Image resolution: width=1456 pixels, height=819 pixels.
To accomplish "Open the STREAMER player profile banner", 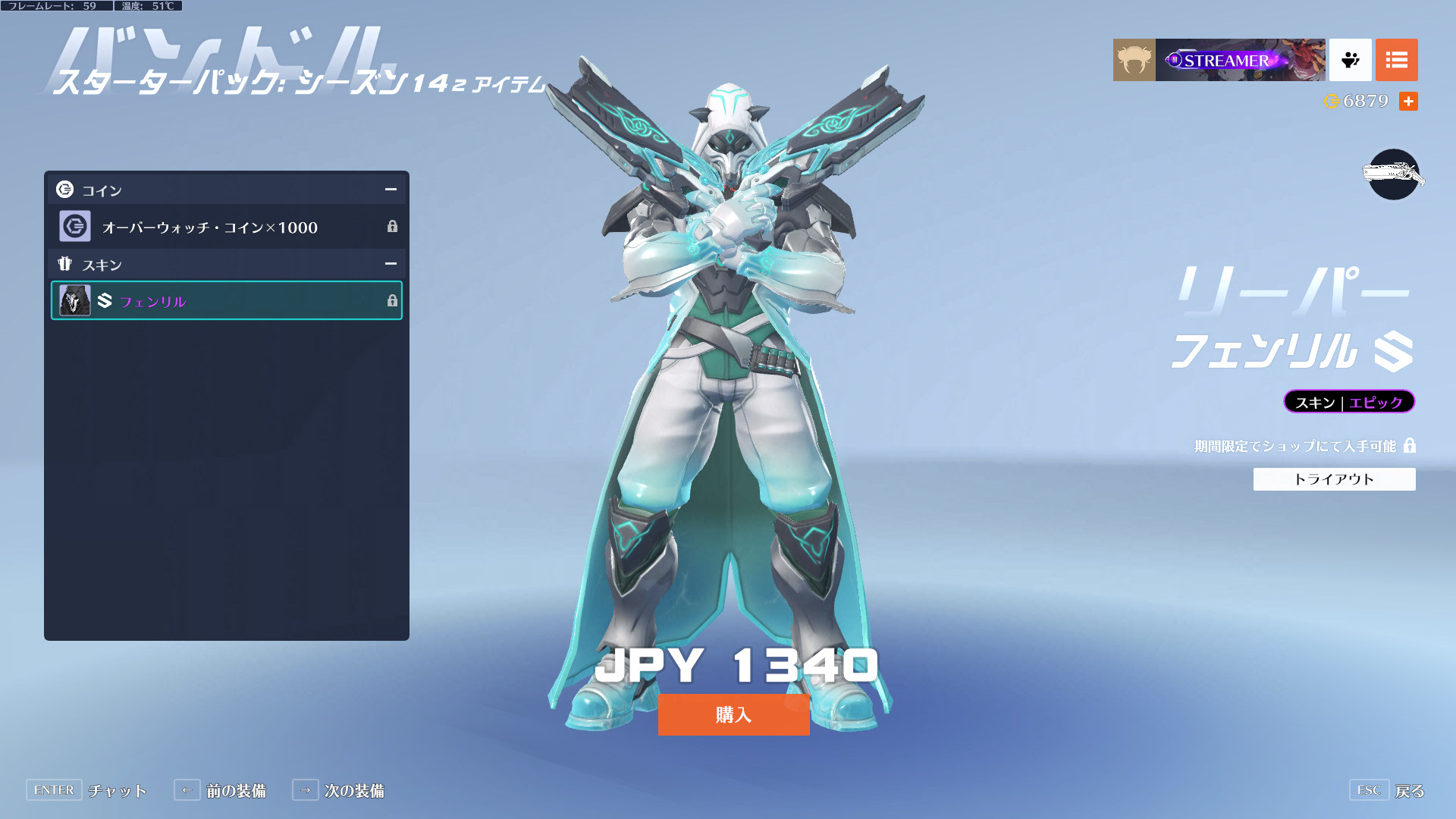I will [x=1240, y=60].
